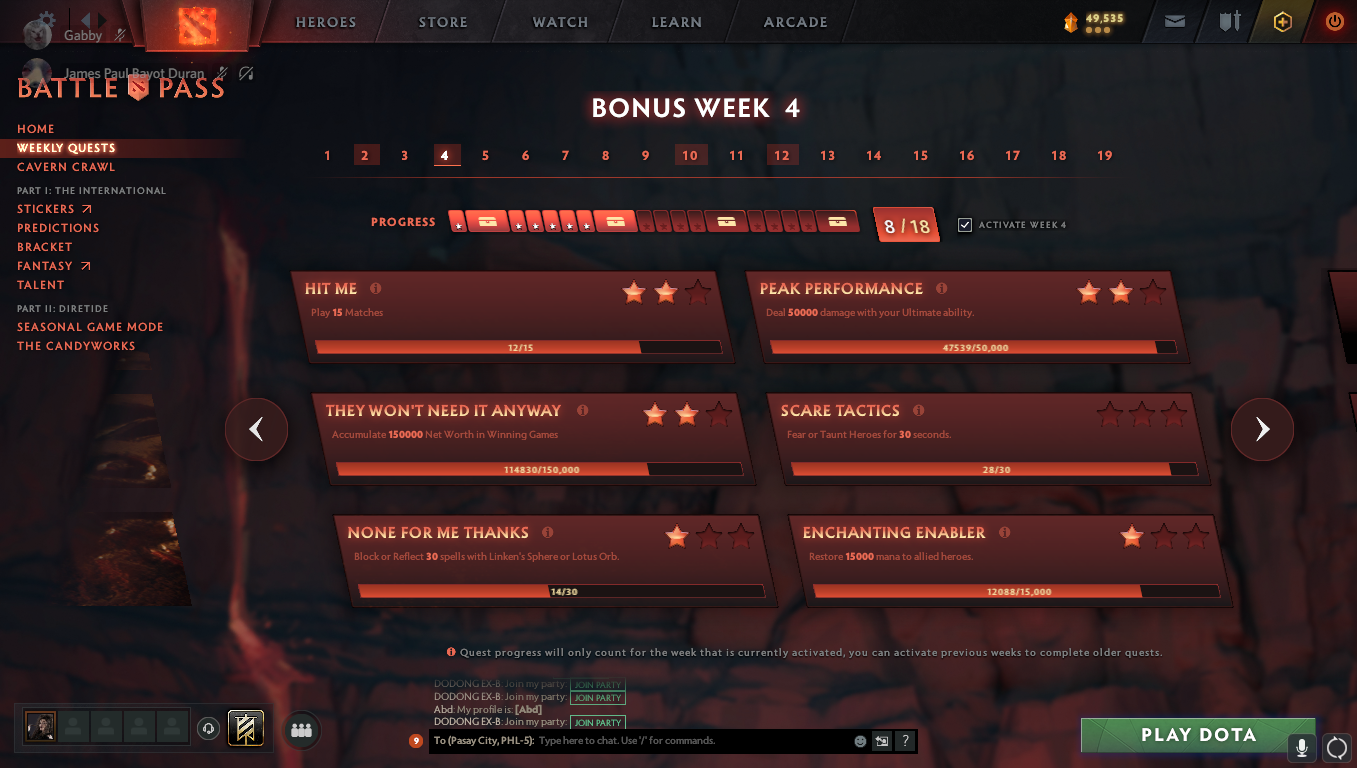Click the left arrow to view previous week
This screenshot has width=1357, height=768.
(256, 429)
